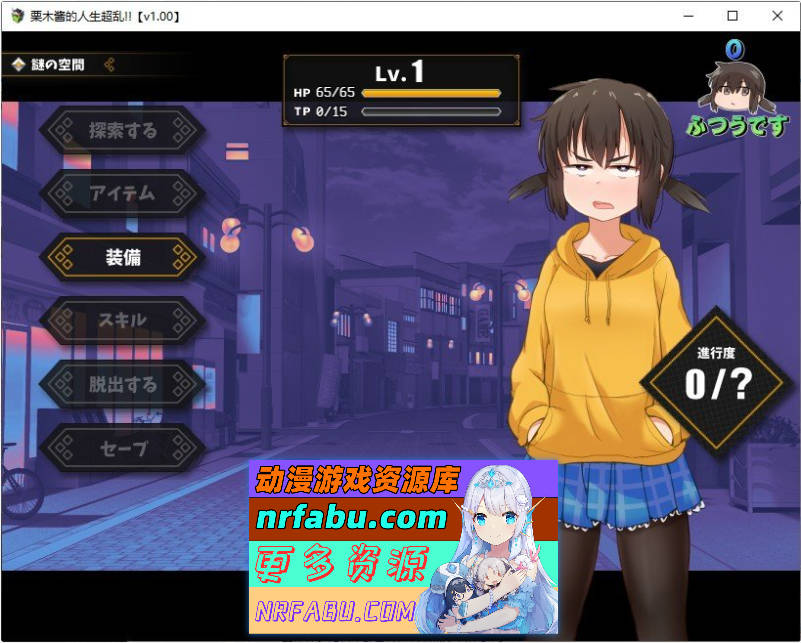This screenshot has width=801, height=643.
Task: Maximize the game window
Action: pyautogui.click(x=732, y=16)
